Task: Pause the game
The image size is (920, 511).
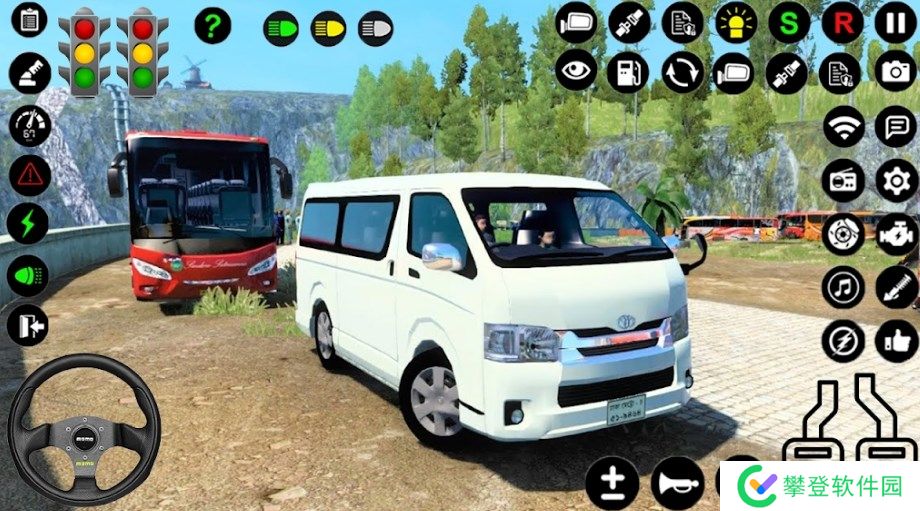Action: 895,21
